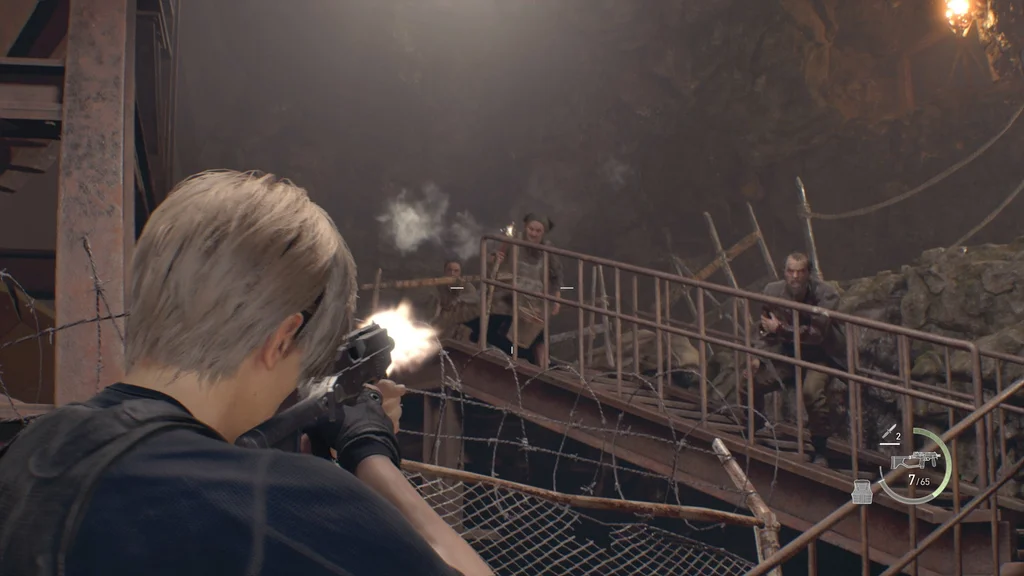The height and width of the screenshot is (576, 1024).
Task: Click the body armor vest icon
Action: (x=862, y=491)
